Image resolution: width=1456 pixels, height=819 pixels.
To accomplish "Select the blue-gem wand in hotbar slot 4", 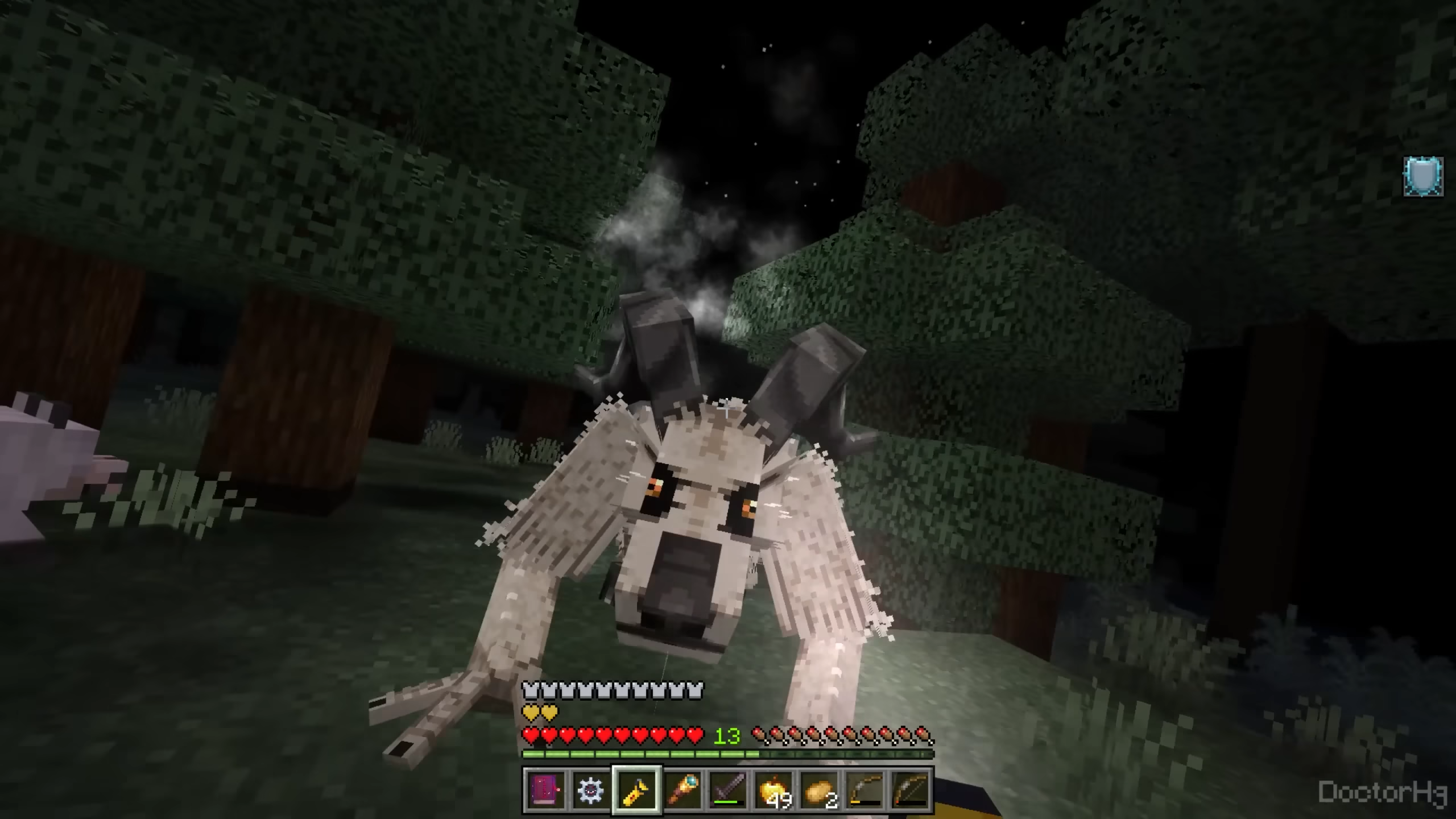I will coord(682,789).
